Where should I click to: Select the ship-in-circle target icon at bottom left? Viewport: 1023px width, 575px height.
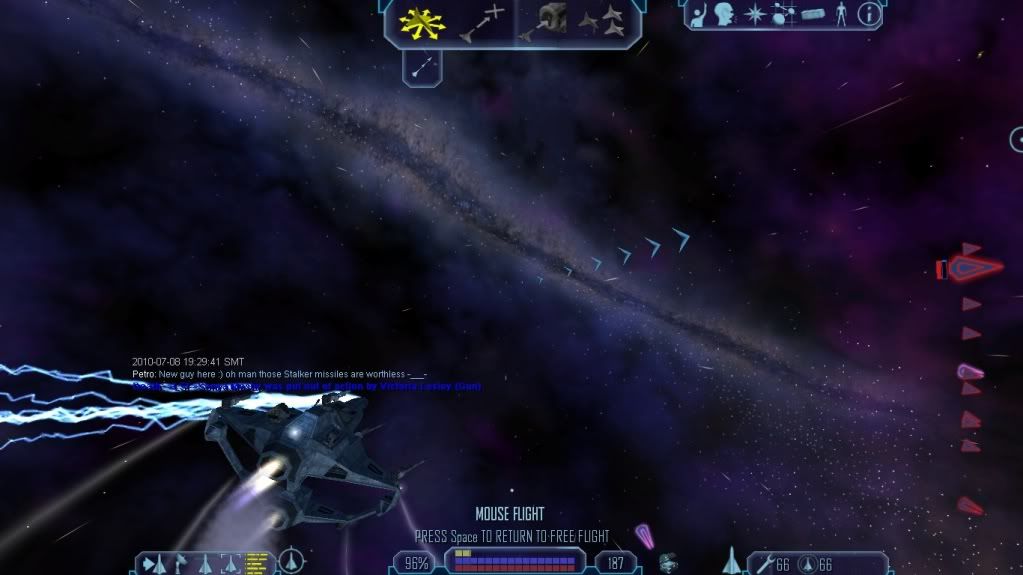coord(292,561)
